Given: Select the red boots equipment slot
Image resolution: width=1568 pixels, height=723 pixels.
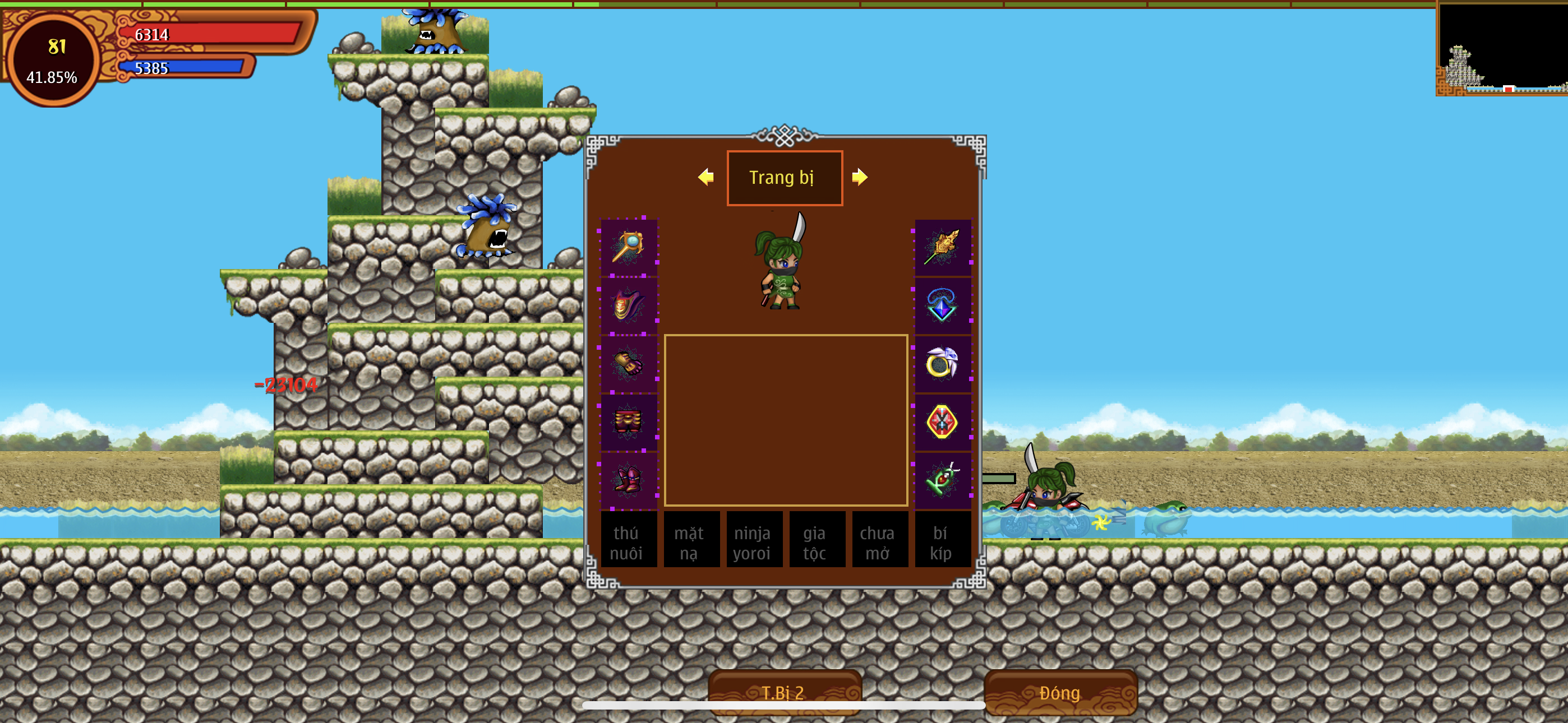Looking at the screenshot, I should 629,480.
